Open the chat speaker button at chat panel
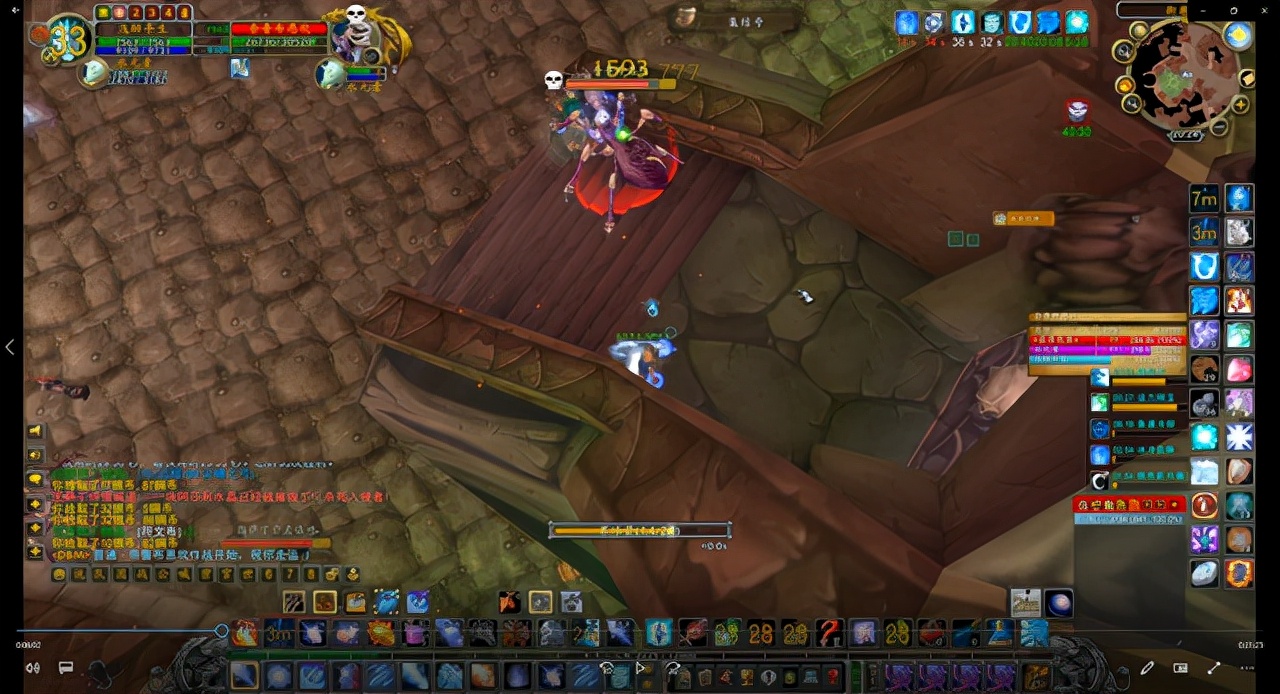 (x=35, y=431)
